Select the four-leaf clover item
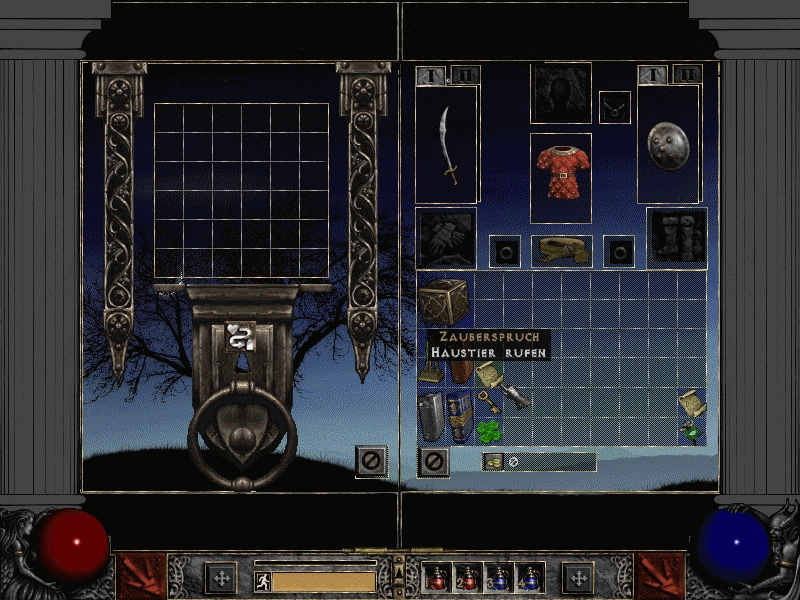800x600 pixels. (489, 431)
